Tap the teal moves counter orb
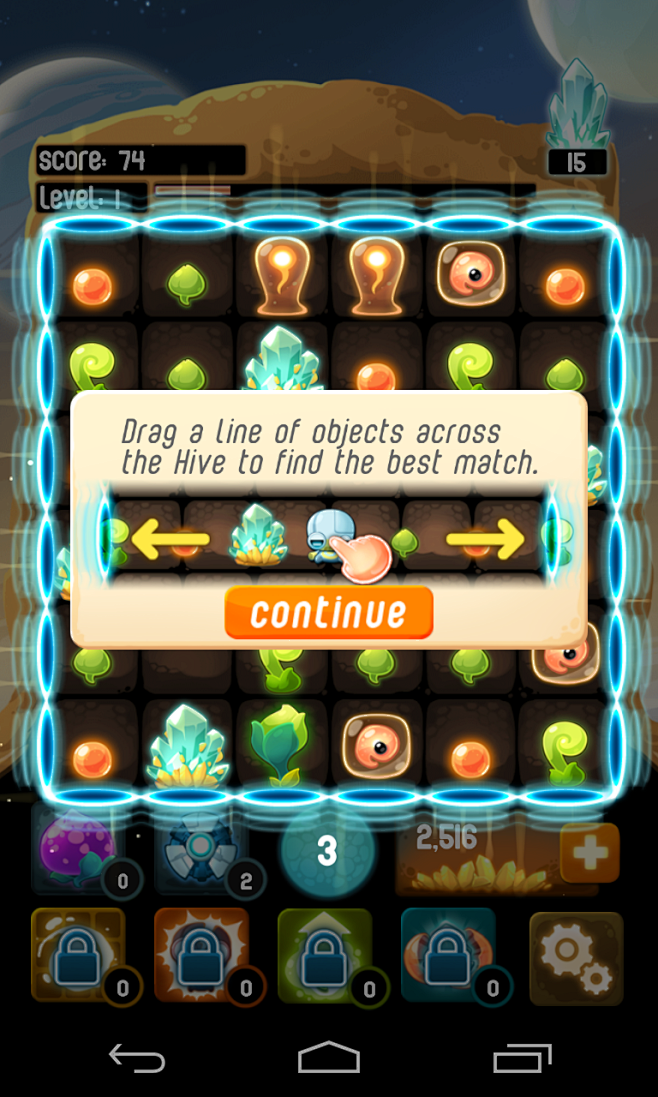The height and width of the screenshot is (1097, 658). pos(326,851)
